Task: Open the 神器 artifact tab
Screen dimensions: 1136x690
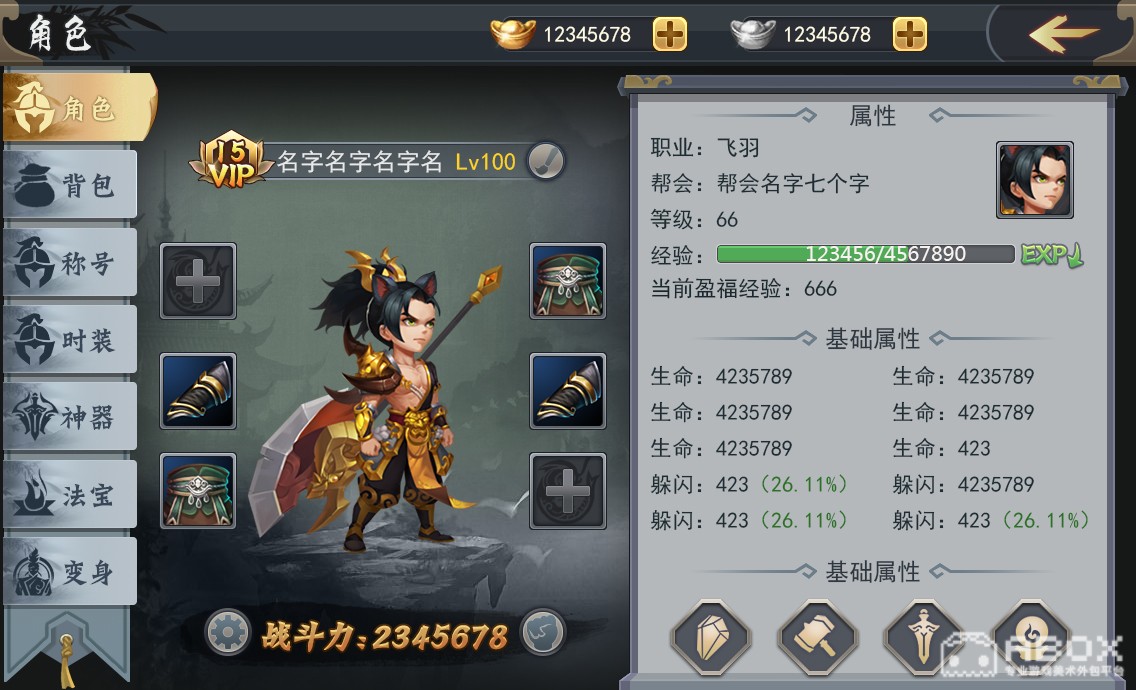Action: pos(70,418)
